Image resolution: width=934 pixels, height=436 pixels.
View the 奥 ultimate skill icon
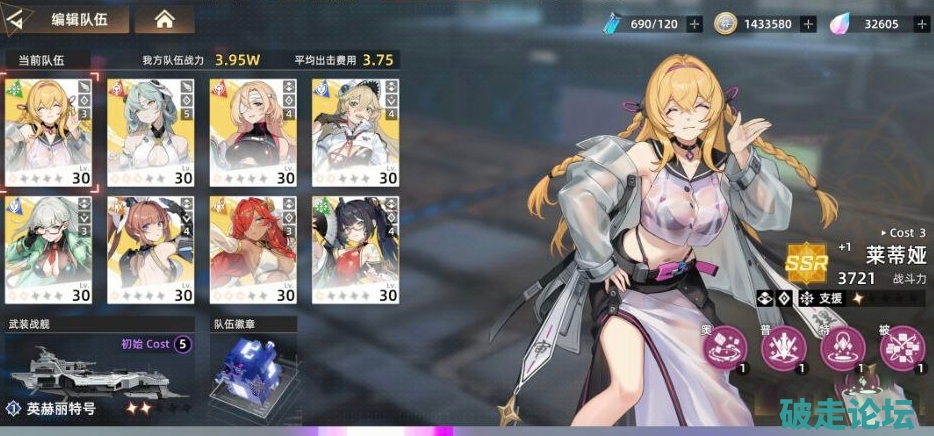(x=725, y=348)
